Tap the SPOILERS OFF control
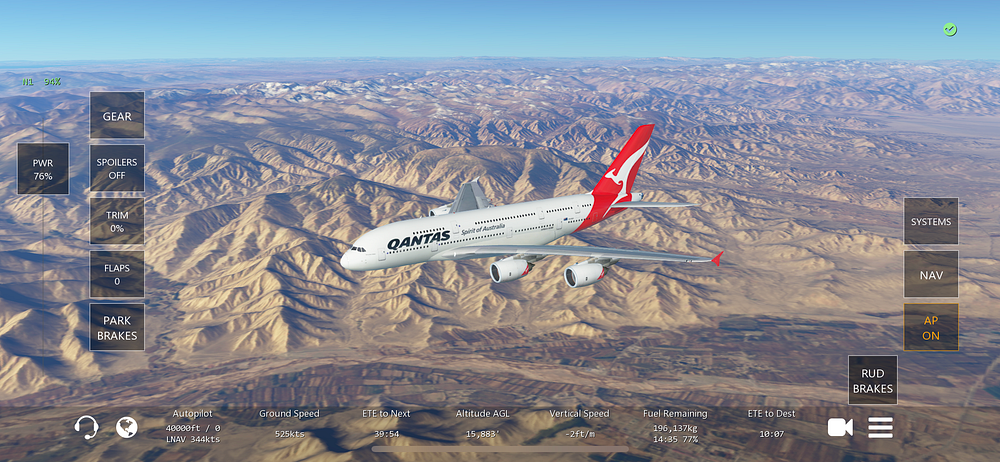This screenshot has height=462, width=1000. click(117, 168)
